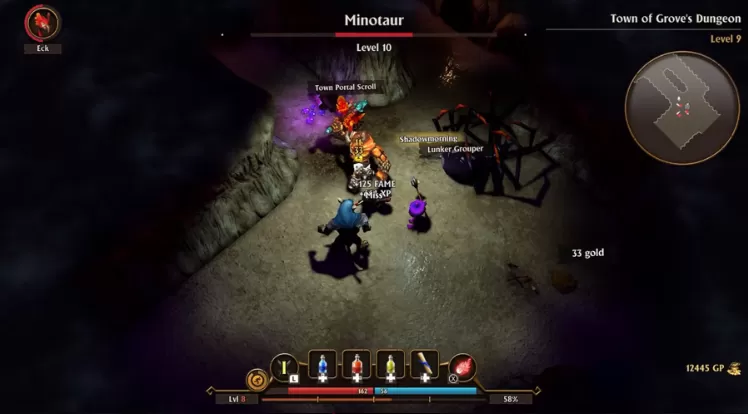Select the glowing wand weapon slot

coord(285,366)
